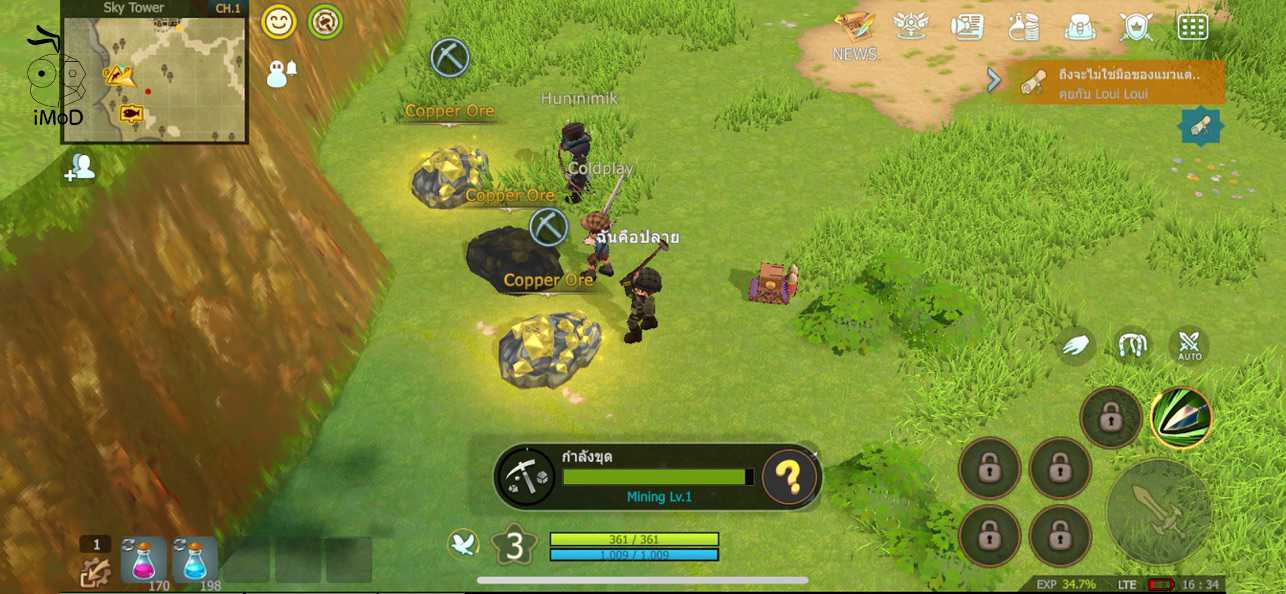Open the backpack inventory
This screenshot has width=1286, height=594.
(1080, 27)
